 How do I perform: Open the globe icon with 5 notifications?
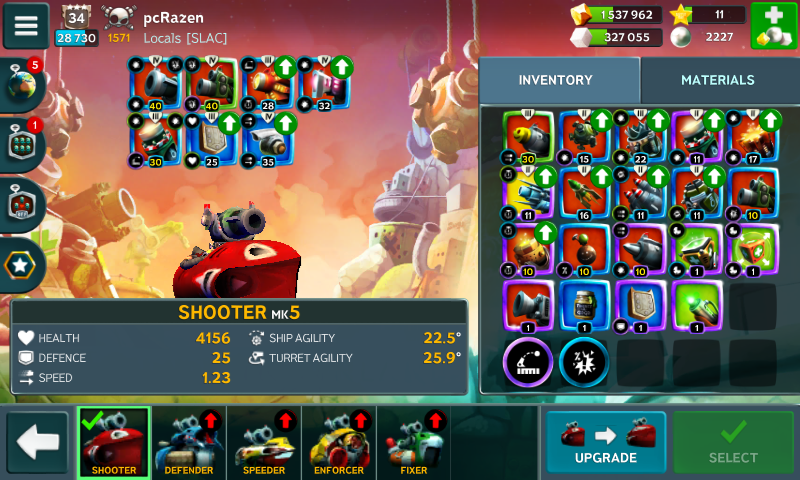point(22,84)
